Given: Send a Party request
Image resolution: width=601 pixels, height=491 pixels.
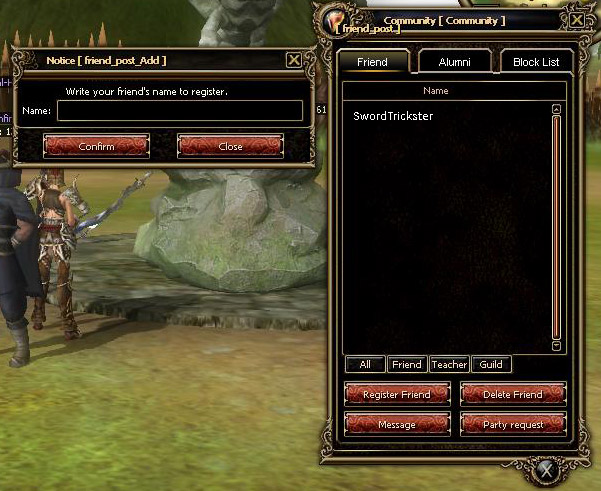Looking at the screenshot, I should pos(513,424).
